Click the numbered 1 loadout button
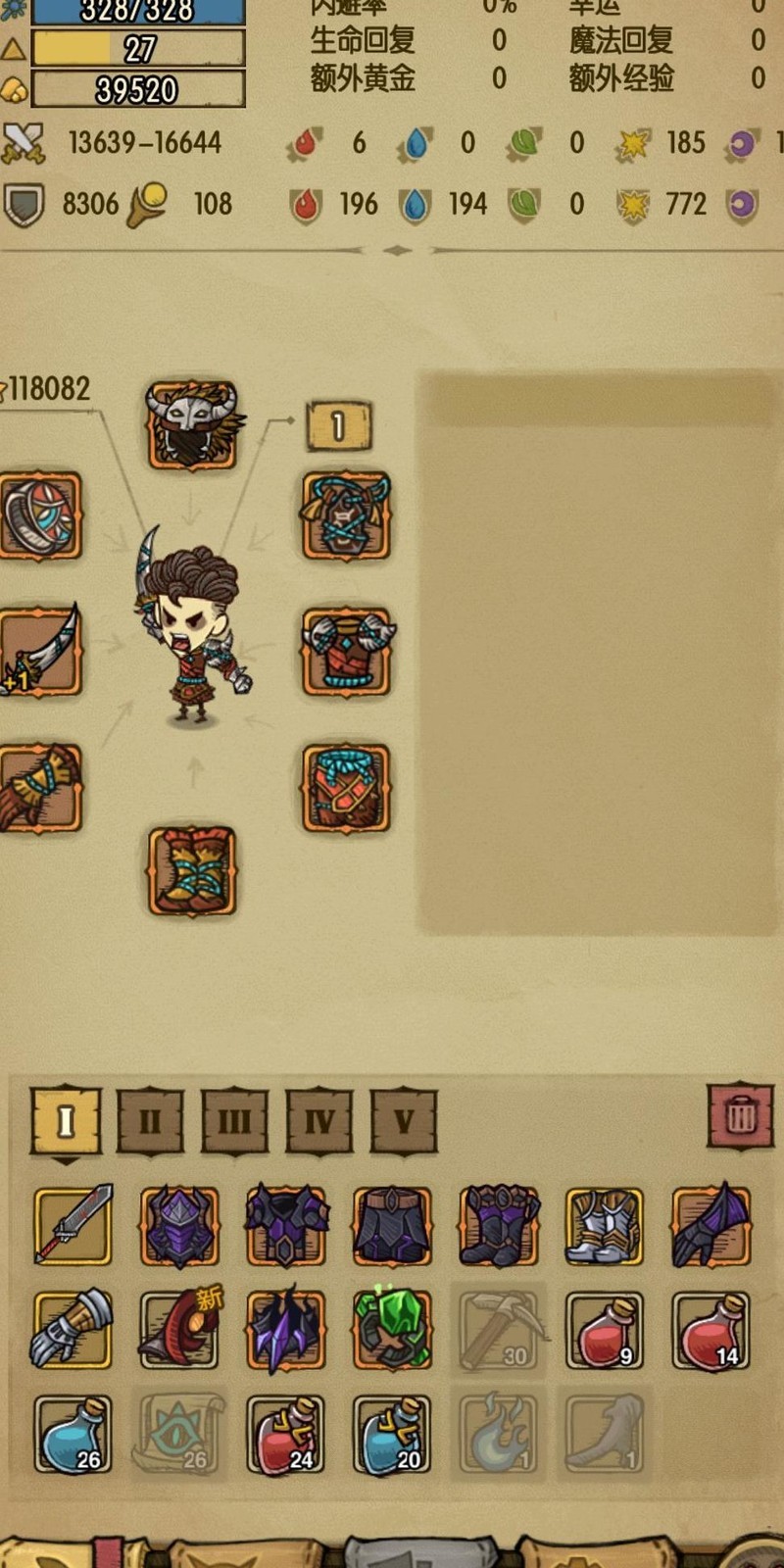The image size is (784, 1568). click(338, 426)
